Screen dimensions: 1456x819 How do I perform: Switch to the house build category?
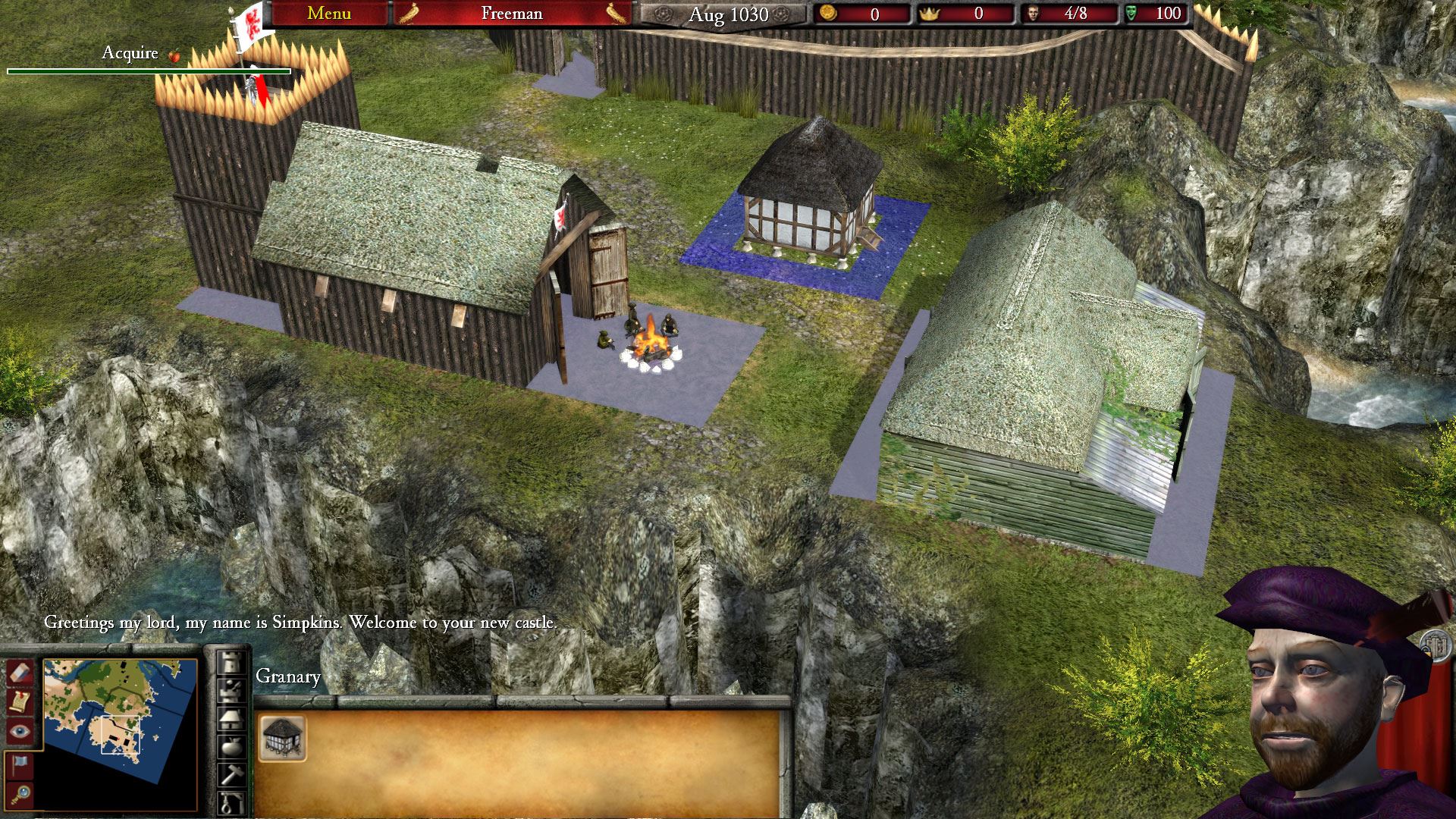(231, 718)
